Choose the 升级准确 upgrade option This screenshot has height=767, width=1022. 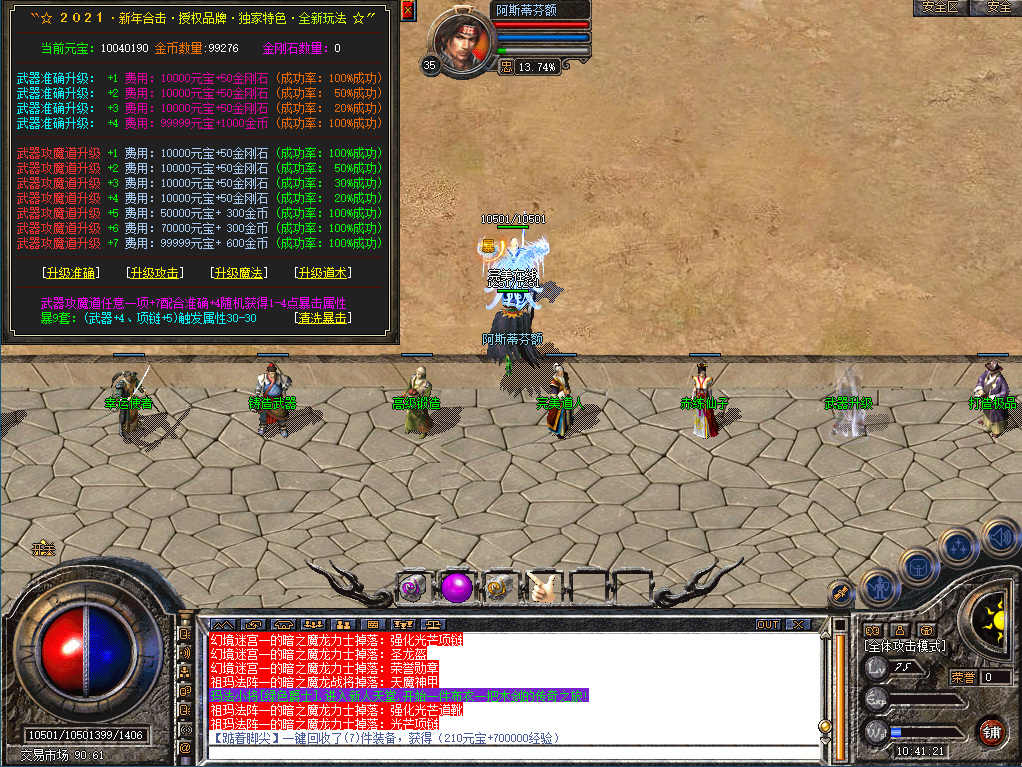[x=70, y=273]
